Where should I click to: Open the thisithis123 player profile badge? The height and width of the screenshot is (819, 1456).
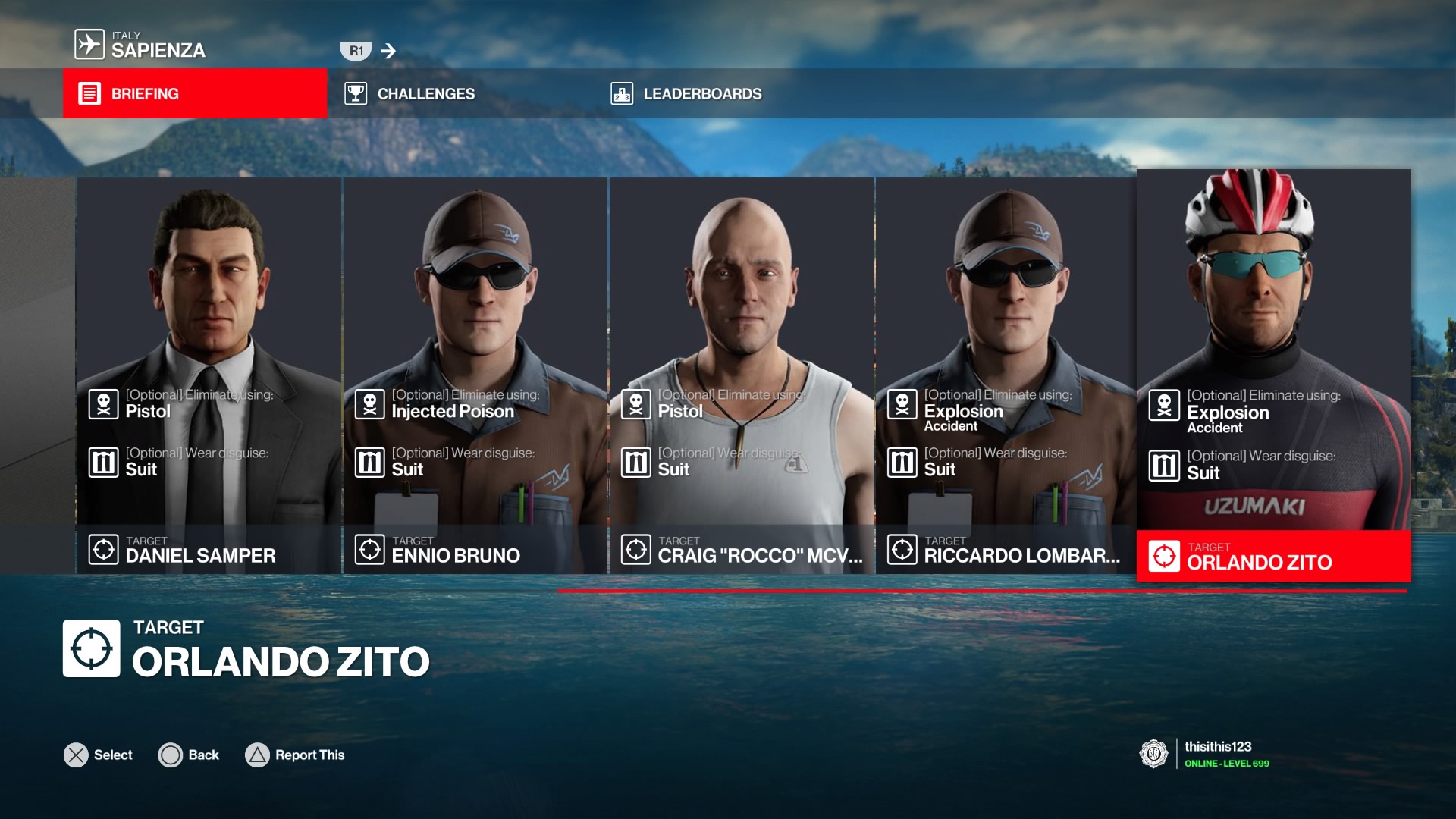click(1204, 754)
